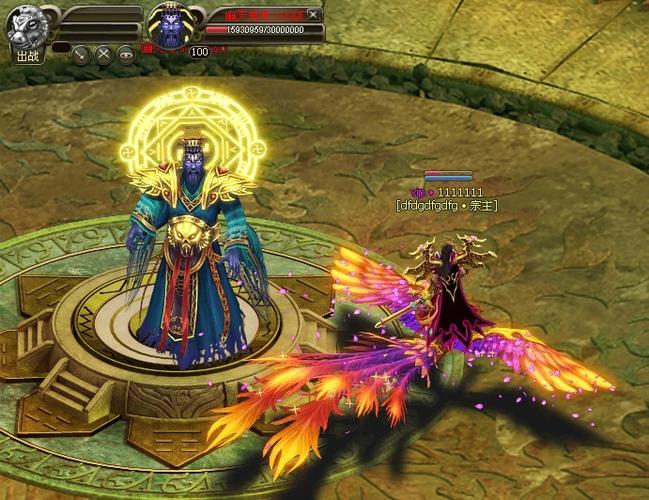Viewport: 649px width, 500px height.
Task: Click the 出战 pet deploy button
Action: [x=27, y=55]
